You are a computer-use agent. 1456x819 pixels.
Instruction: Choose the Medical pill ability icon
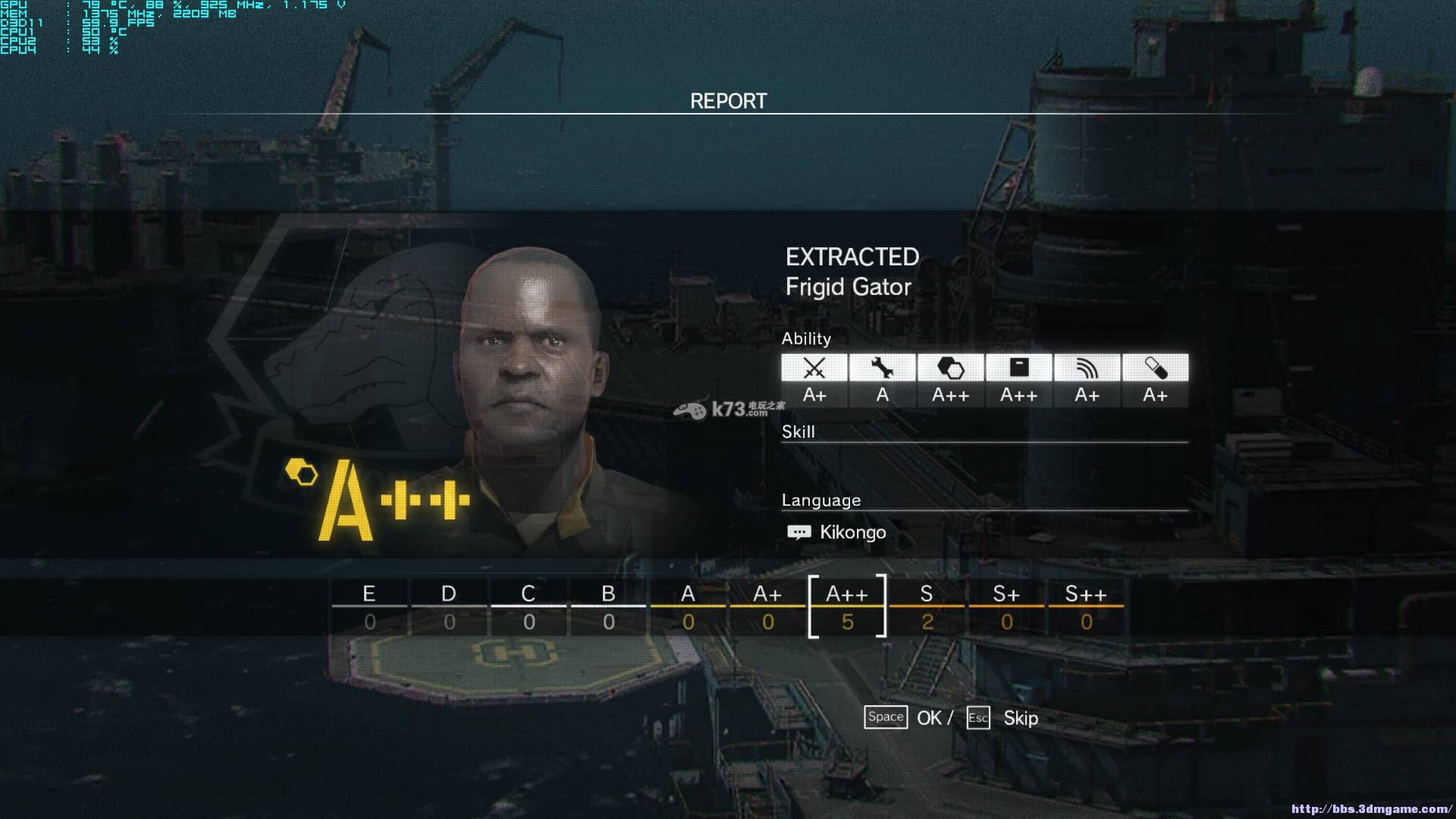click(x=1155, y=369)
